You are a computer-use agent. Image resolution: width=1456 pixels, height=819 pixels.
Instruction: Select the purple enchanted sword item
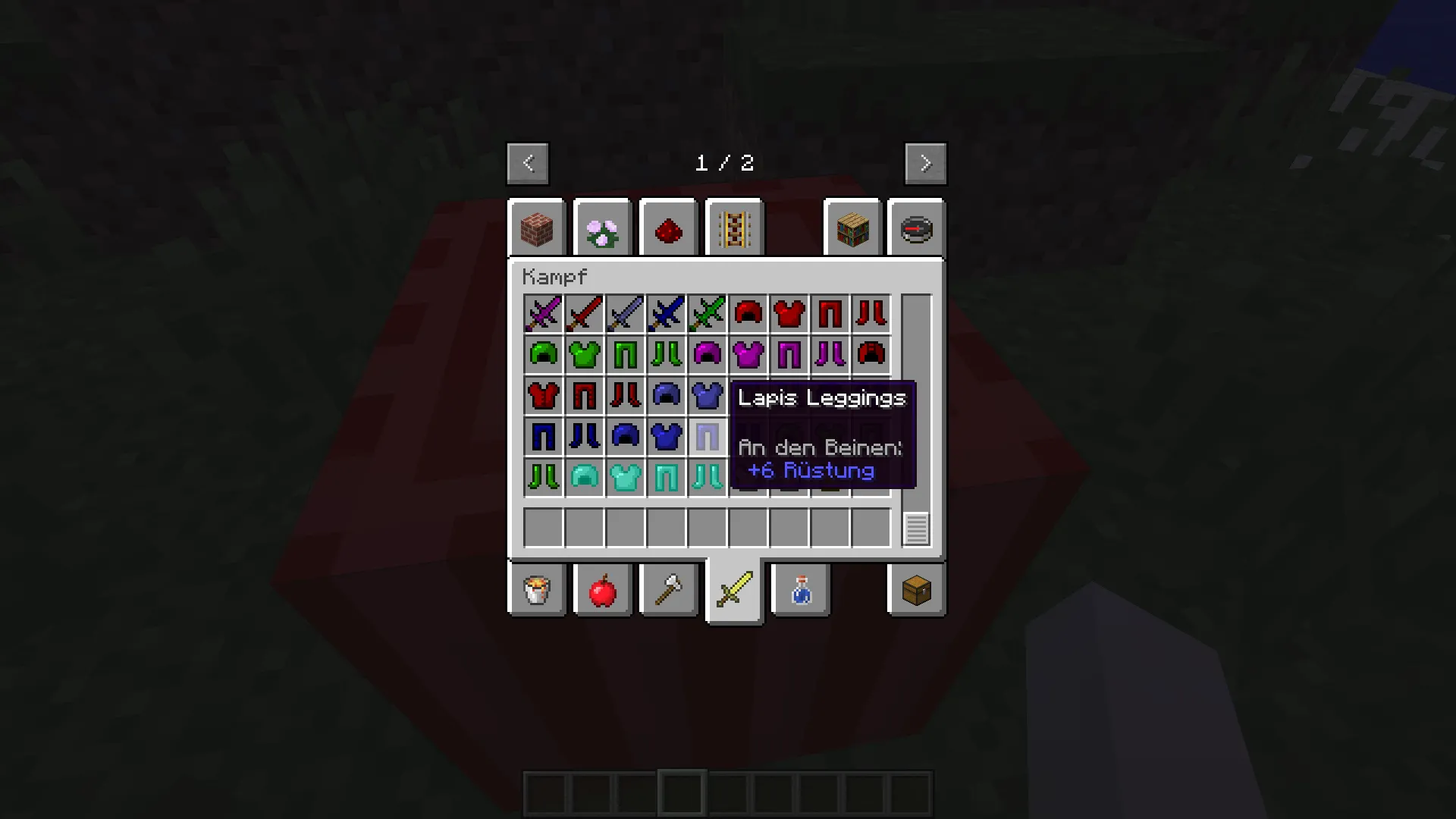(x=543, y=314)
